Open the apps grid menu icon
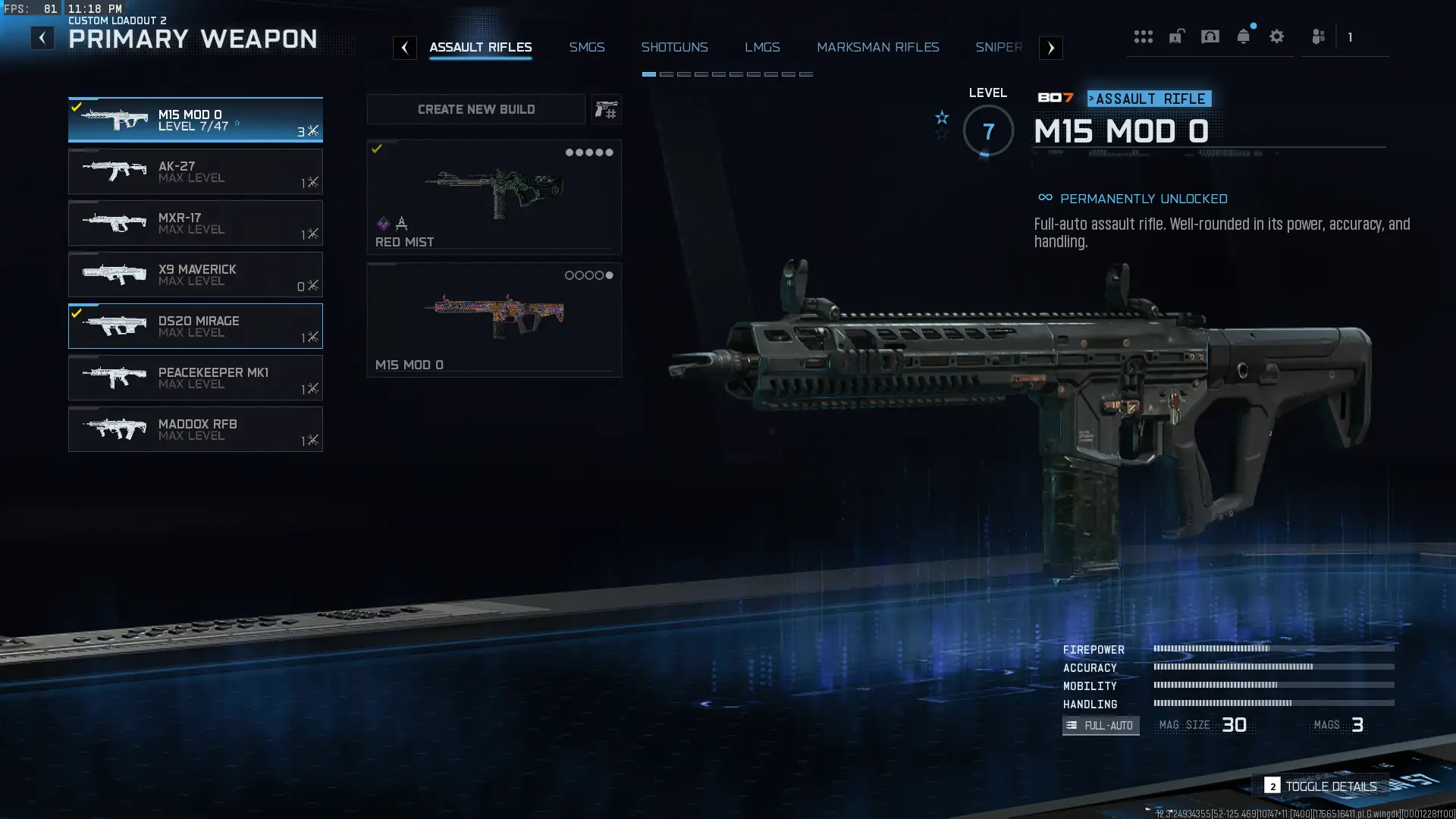Screen dimensions: 1456x819 point(1144,36)
